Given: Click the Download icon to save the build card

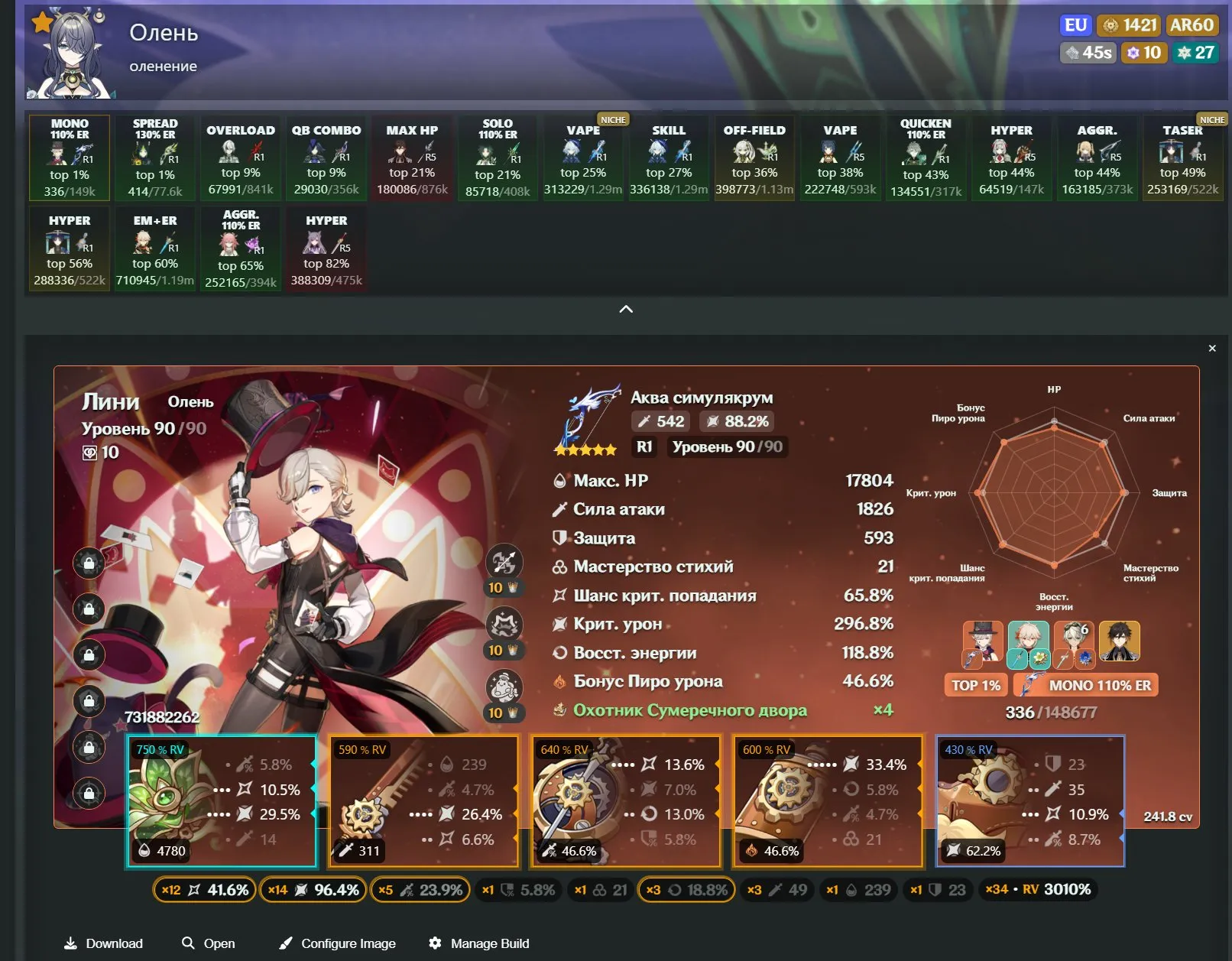Looking at the screenshot, I should (73, 943).
